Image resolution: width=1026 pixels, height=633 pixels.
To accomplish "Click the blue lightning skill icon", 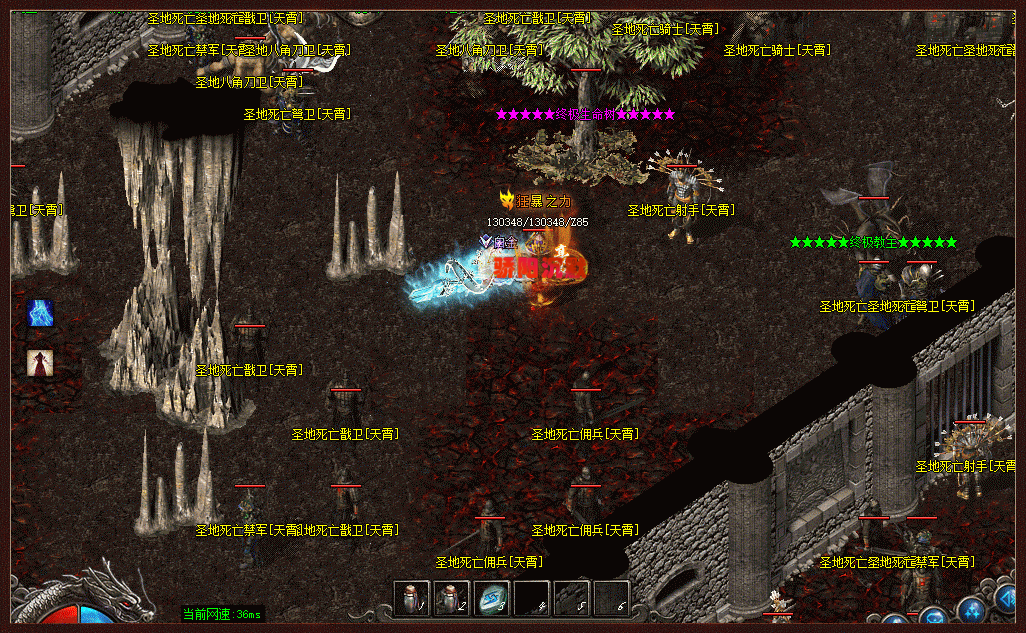I will point(41,313).
